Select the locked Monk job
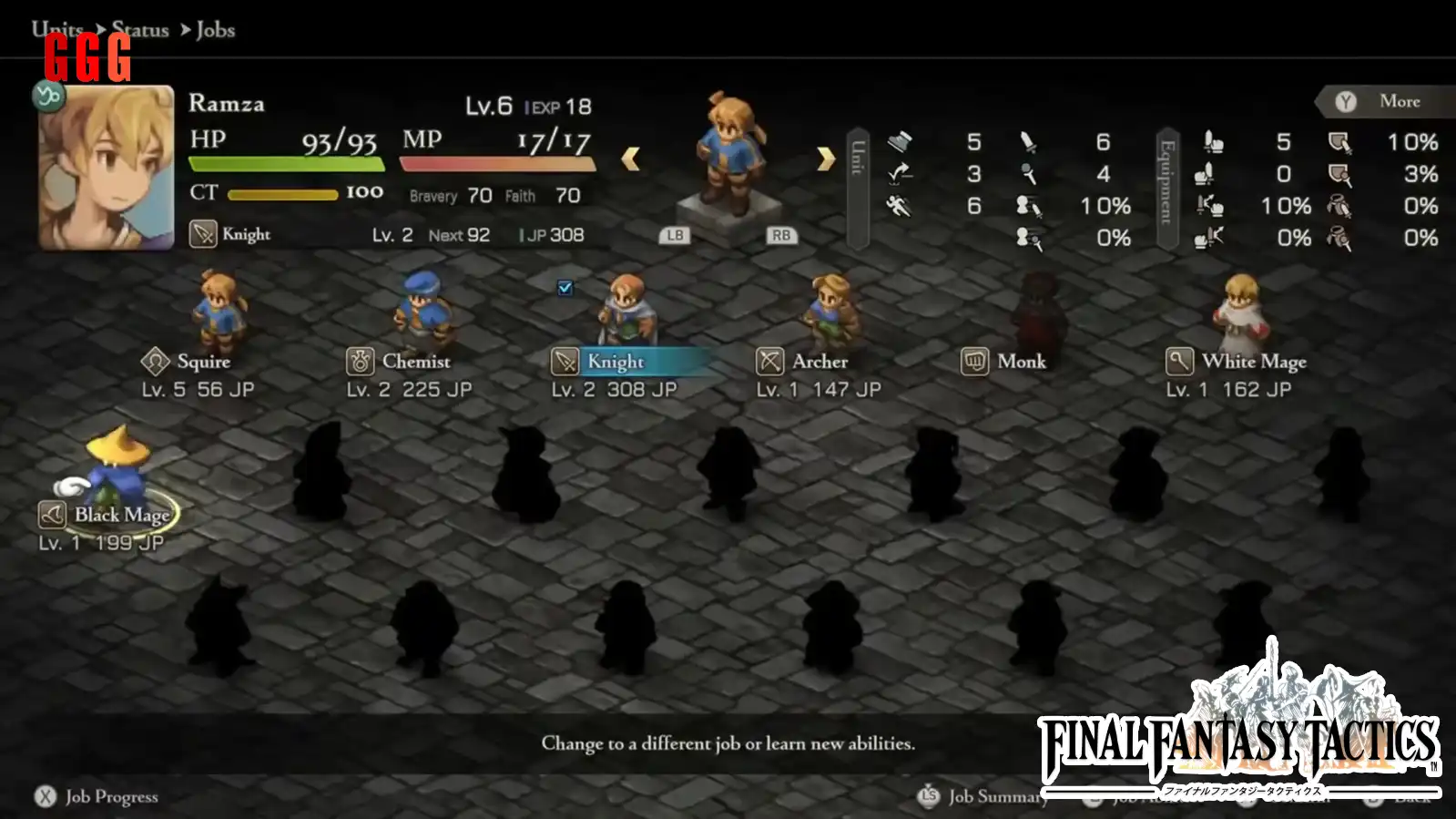The height and width of the screenshot is (819, 1456). [1021, 362]
